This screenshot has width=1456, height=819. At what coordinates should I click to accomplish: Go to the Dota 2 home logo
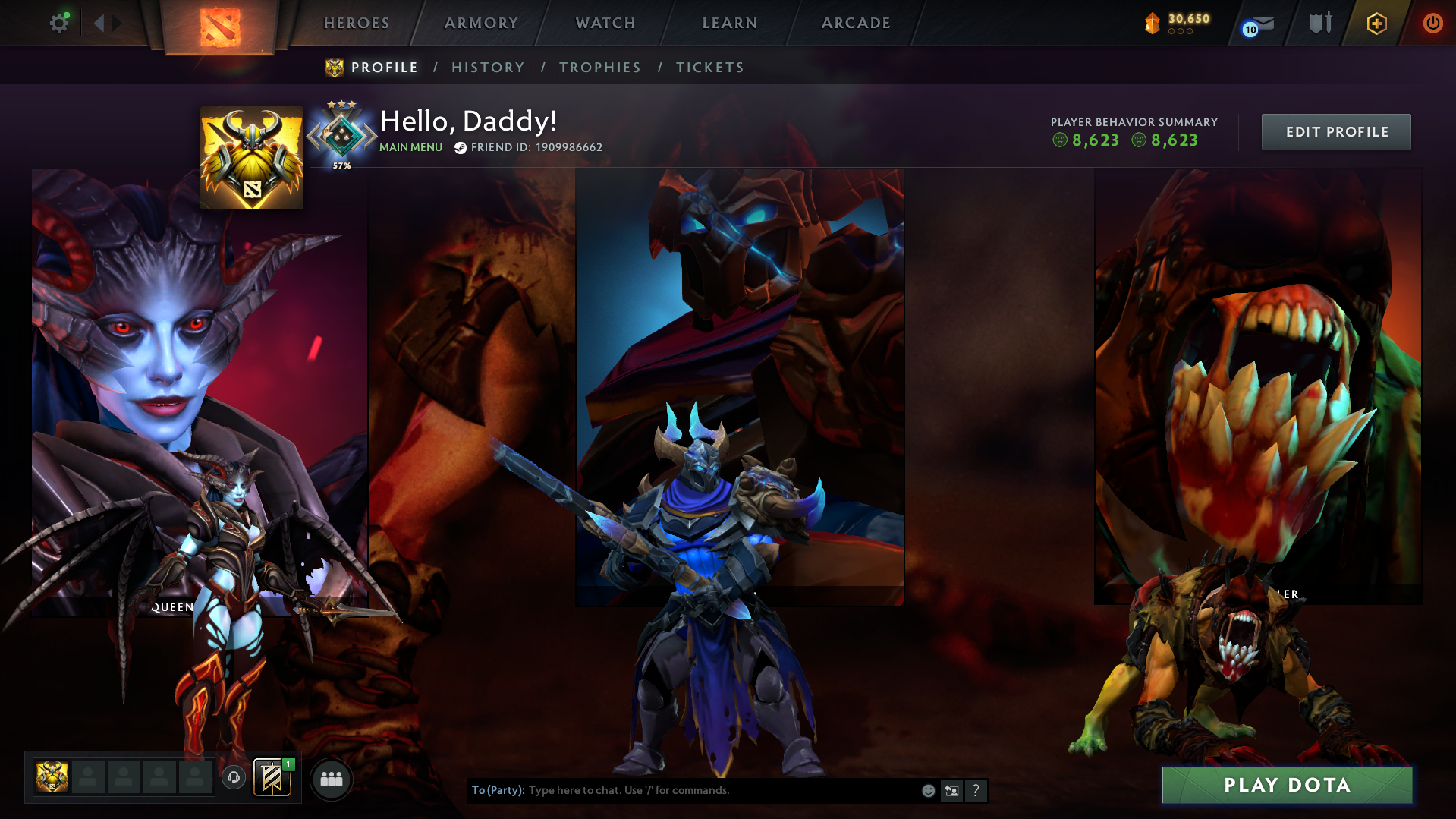coord(220,27)
